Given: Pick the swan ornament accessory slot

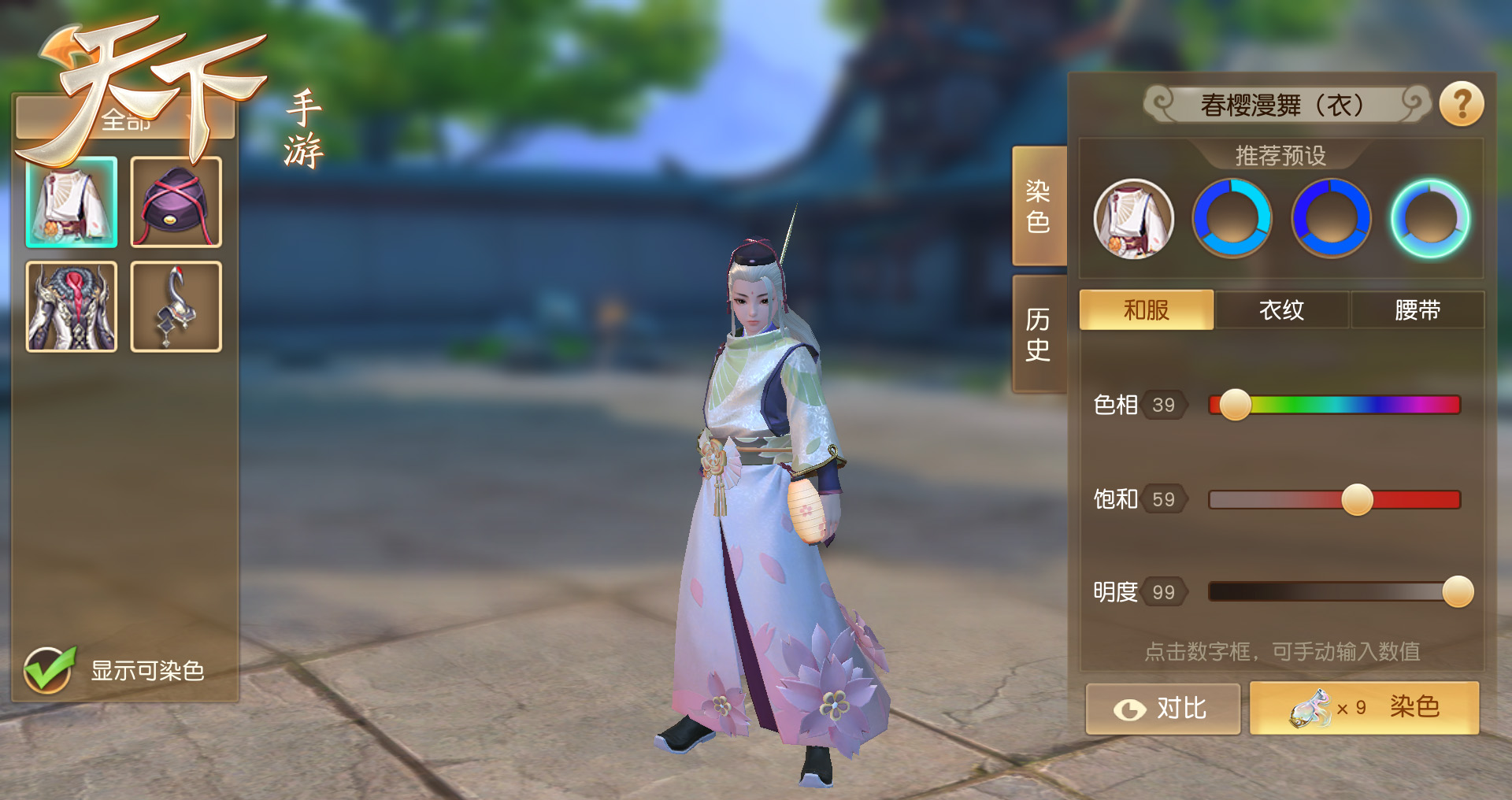Looking at the screenshot, I should 176,306.
